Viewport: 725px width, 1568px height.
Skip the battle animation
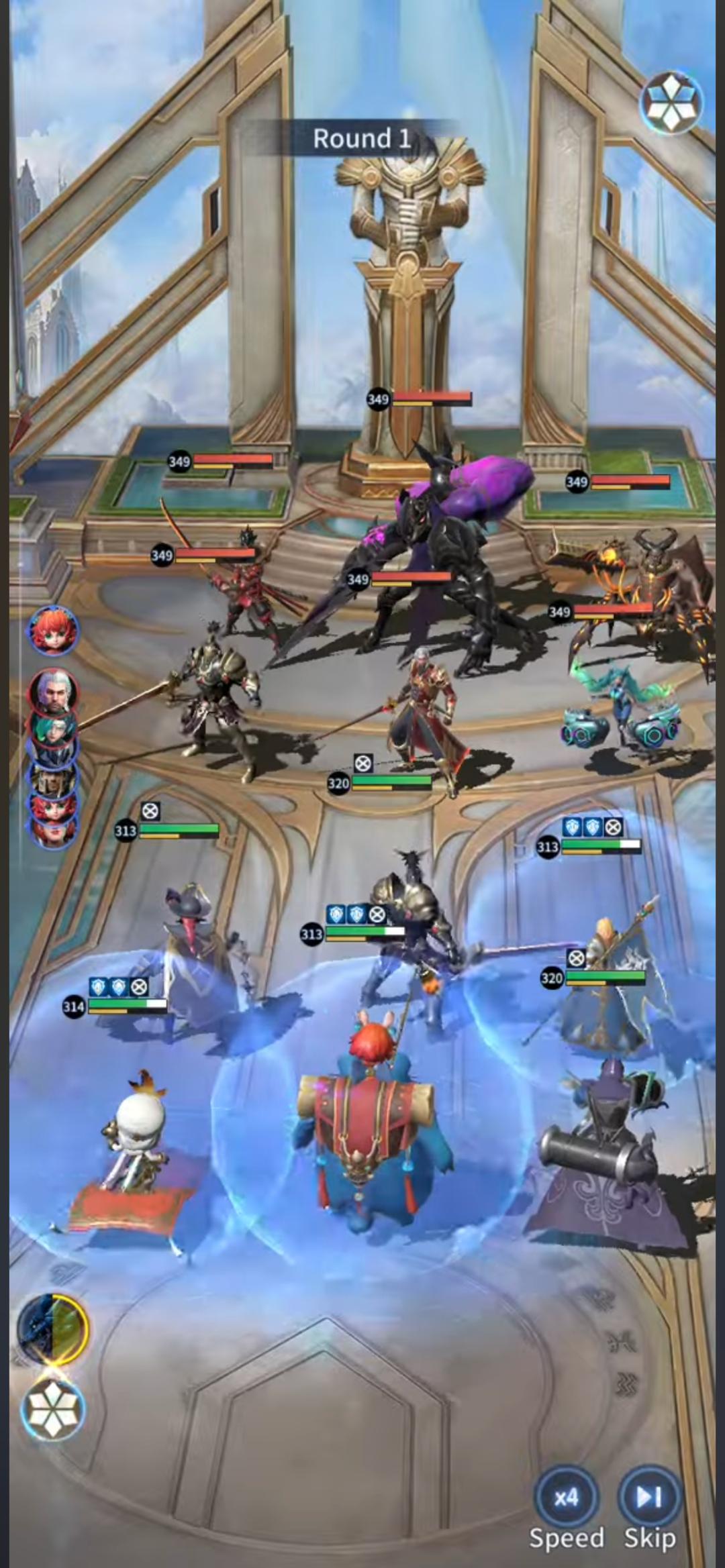(648, 1498)
